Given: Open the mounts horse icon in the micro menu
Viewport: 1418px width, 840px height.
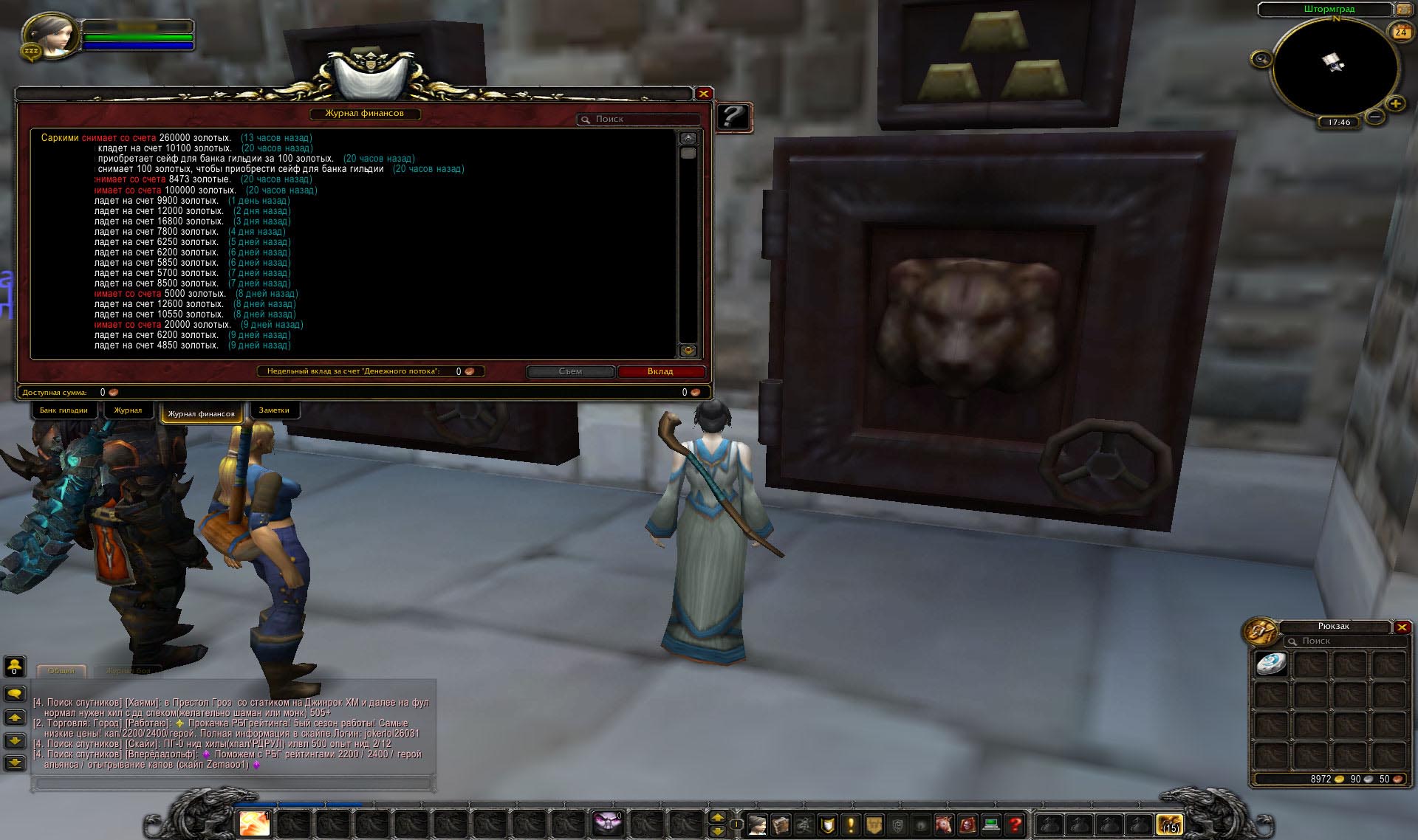Looking at the screenshot, I should (x=944, y=826).
